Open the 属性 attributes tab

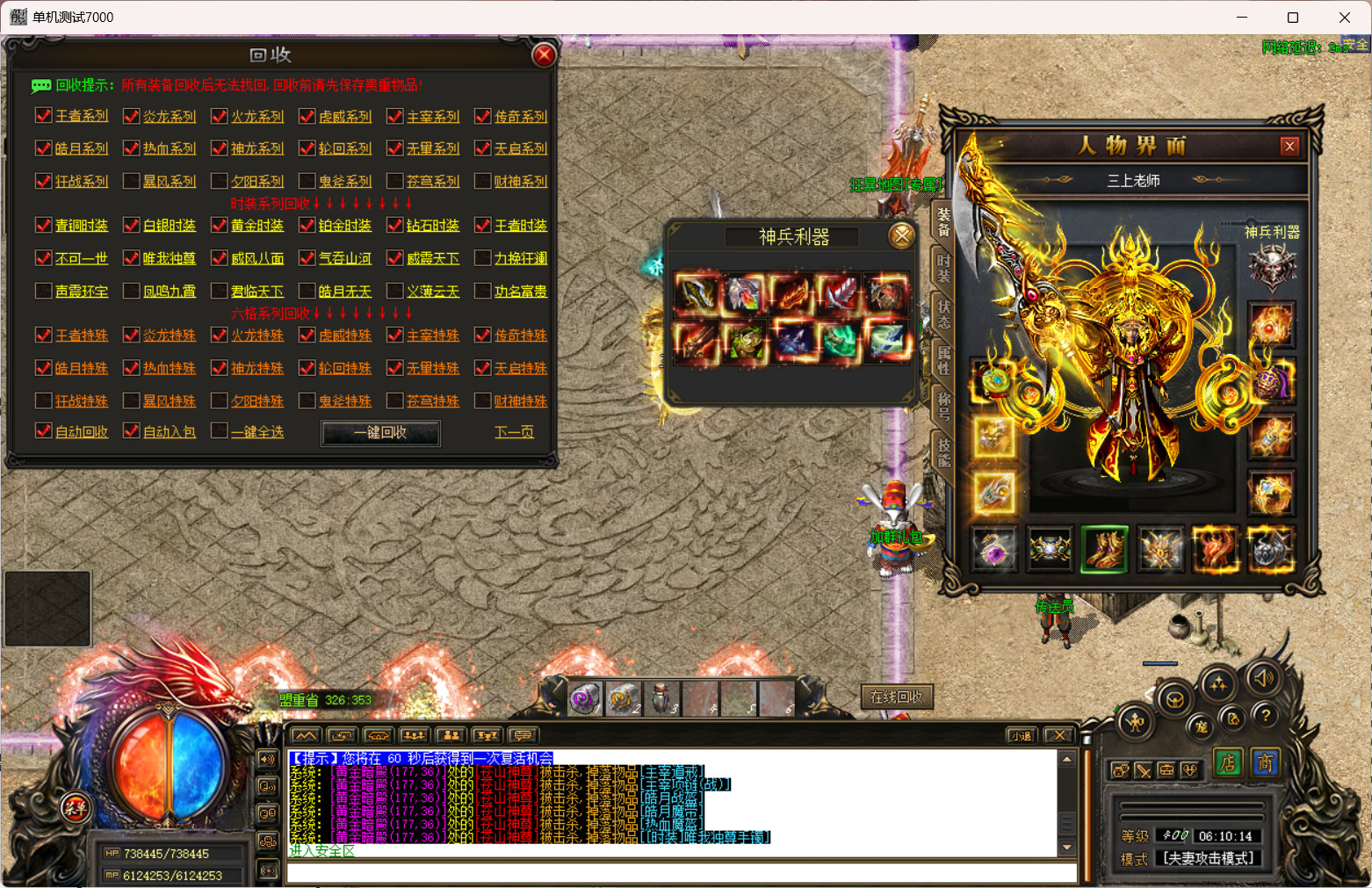942,361
